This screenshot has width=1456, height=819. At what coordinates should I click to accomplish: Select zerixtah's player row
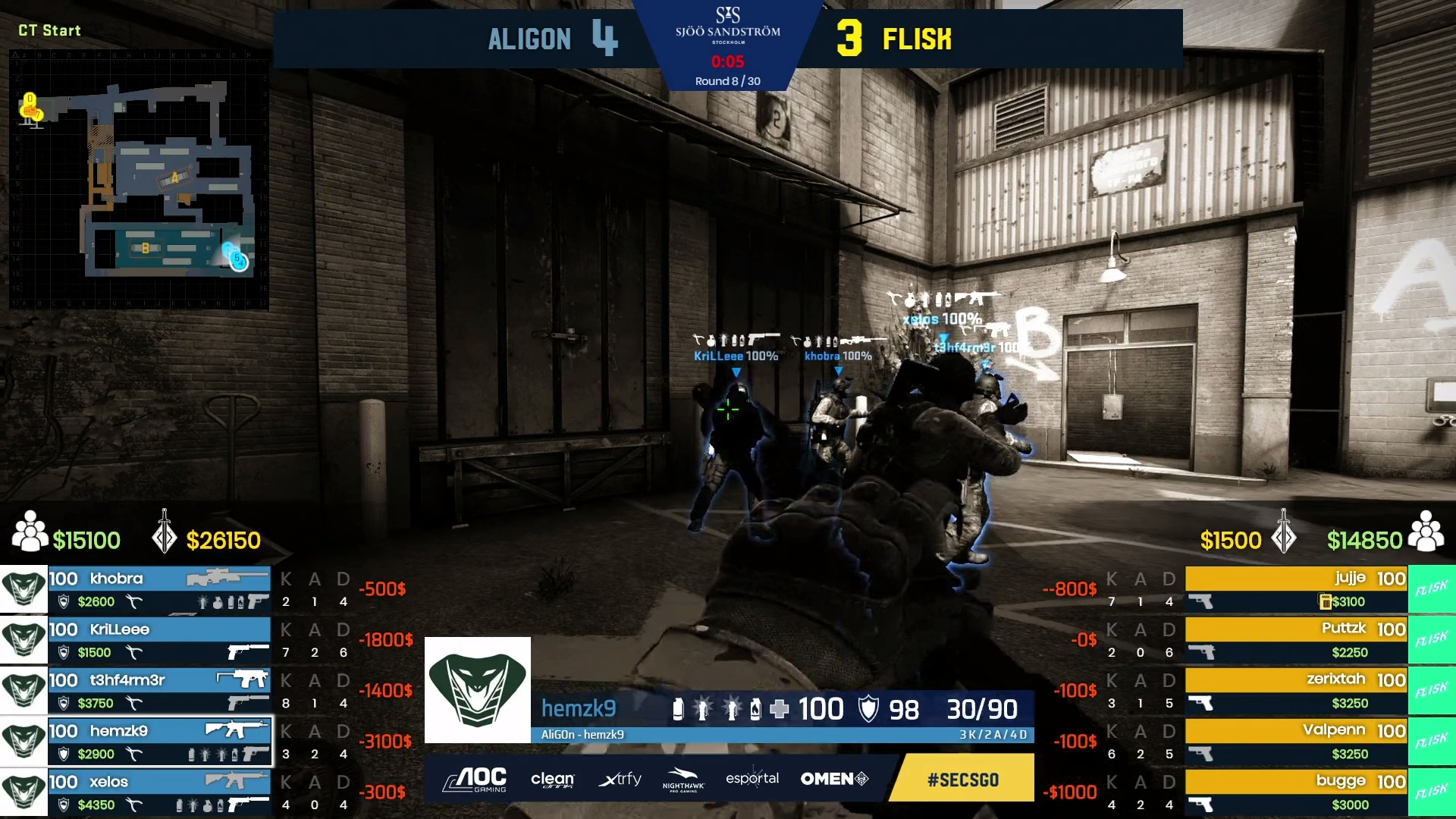click(x=1296, y=691)
